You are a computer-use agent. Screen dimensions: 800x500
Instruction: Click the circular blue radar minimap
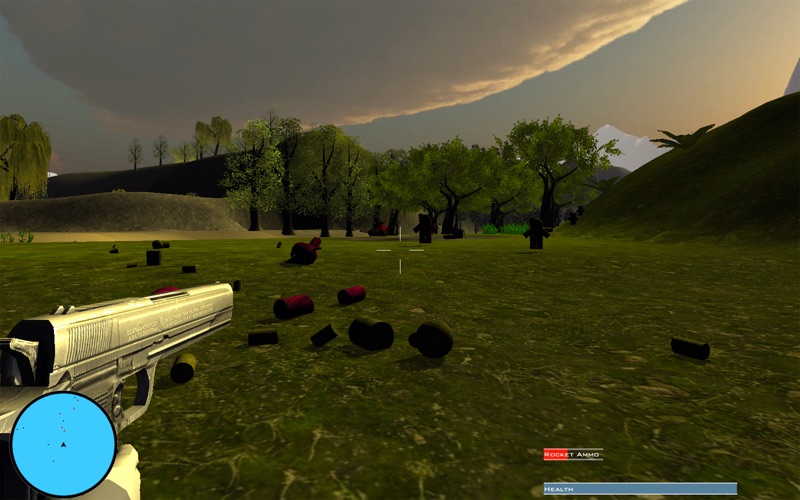pos(63,444)
